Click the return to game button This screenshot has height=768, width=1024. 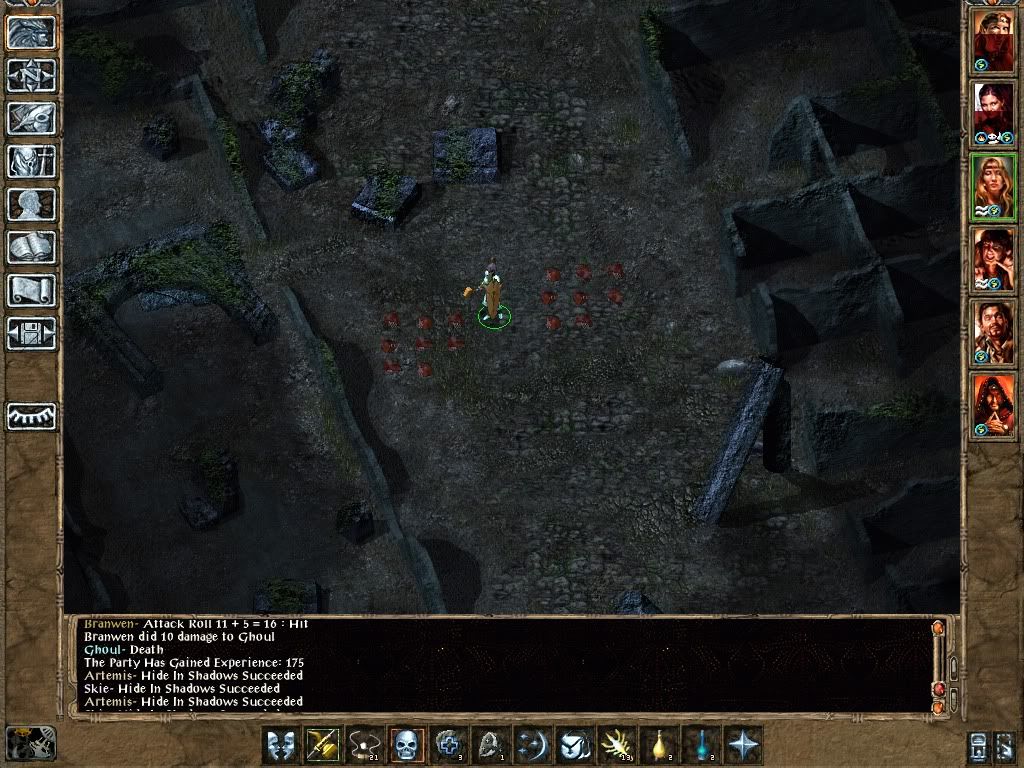click(31, 32)
